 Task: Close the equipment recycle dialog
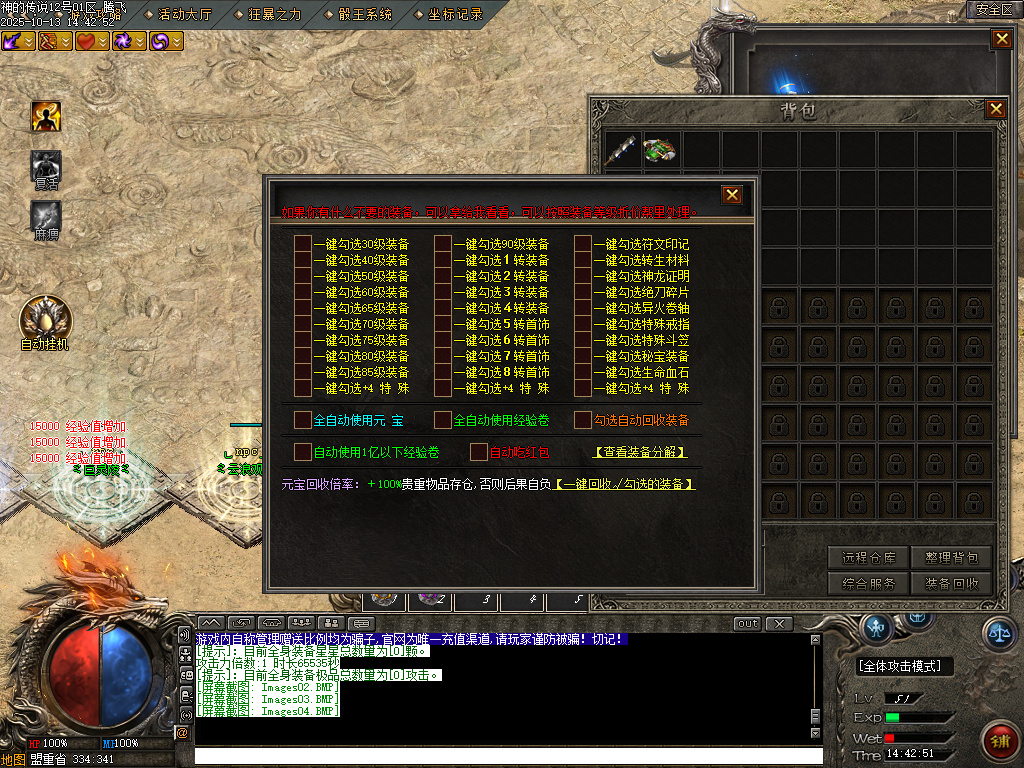click(x=732, y=195)
